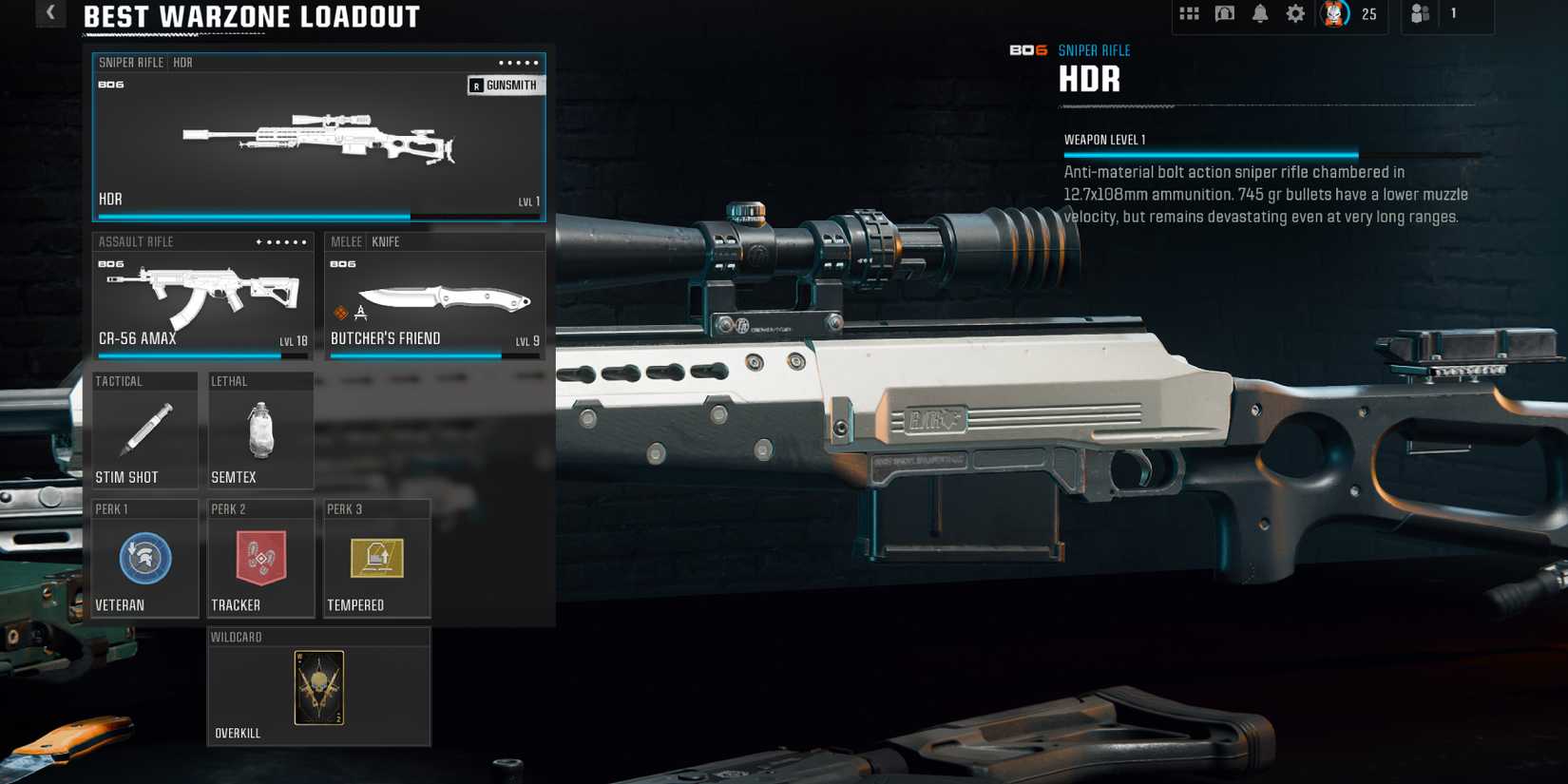Change the Tracker perk 2 slot
The width and height of the screenshot is (1568, 784).
[x=260, y=559]
